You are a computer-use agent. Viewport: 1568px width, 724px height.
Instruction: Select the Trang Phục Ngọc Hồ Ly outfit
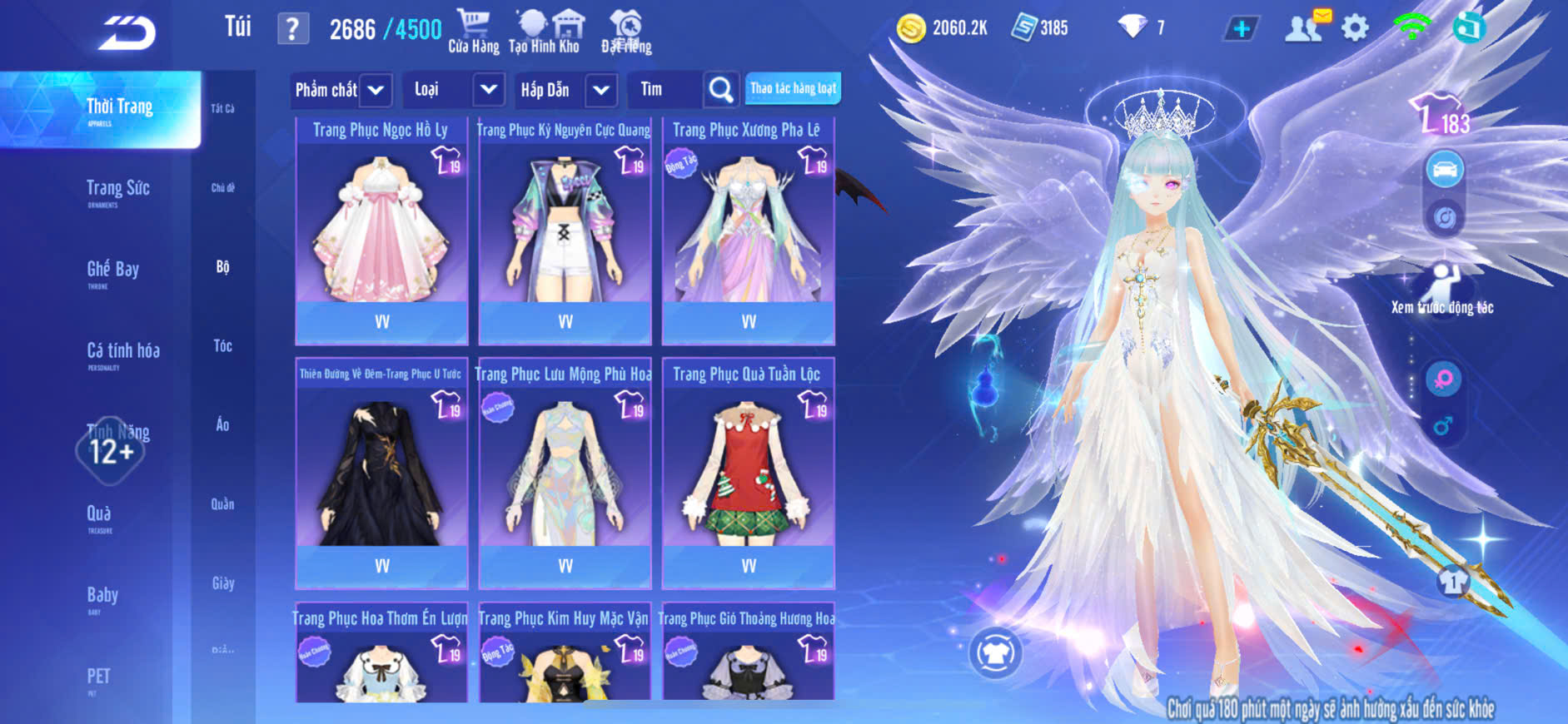coord(381,231)
